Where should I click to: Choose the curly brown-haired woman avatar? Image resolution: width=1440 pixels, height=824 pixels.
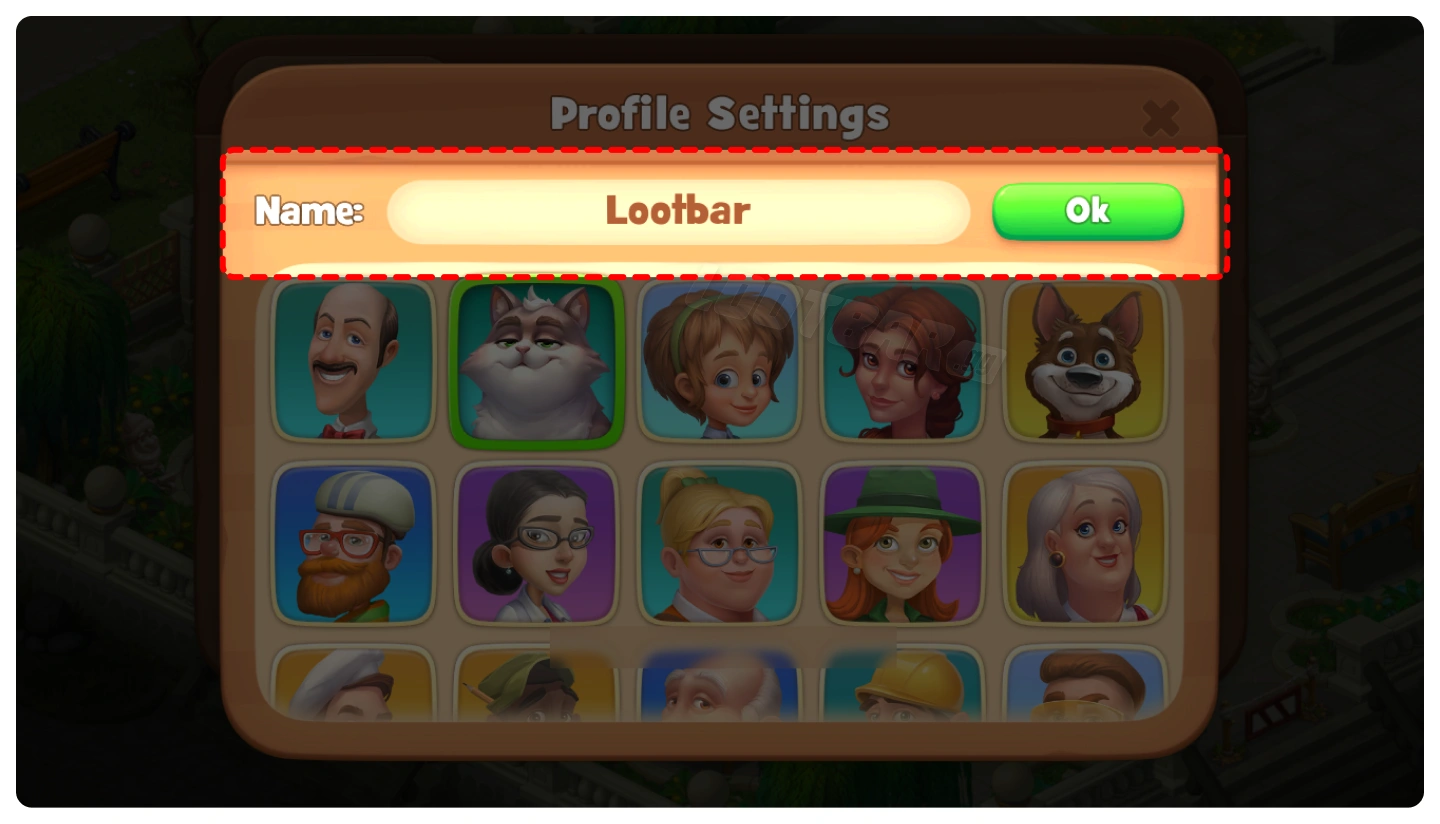point(902,361)
